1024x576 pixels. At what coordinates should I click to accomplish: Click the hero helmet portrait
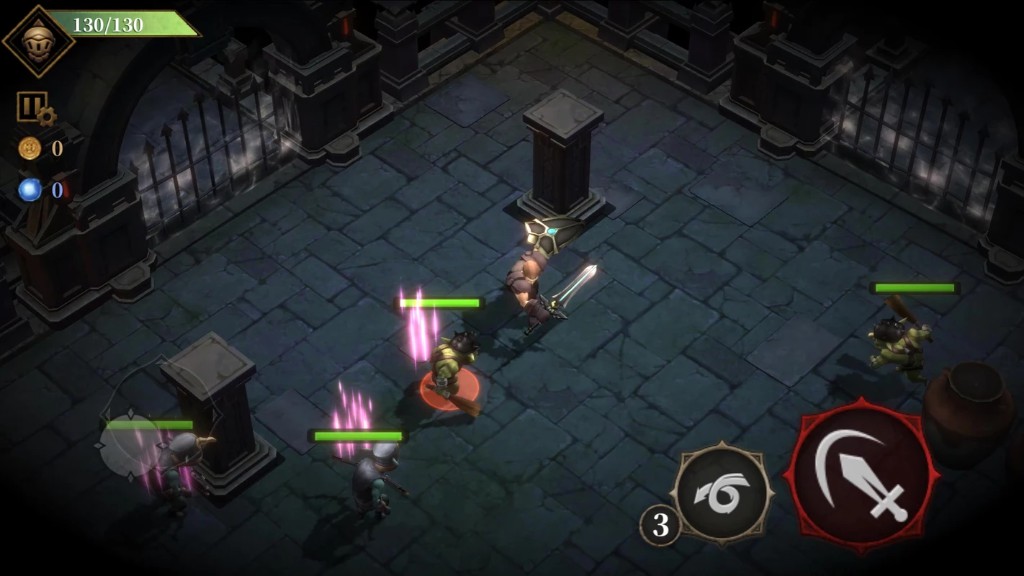point(39,40)
